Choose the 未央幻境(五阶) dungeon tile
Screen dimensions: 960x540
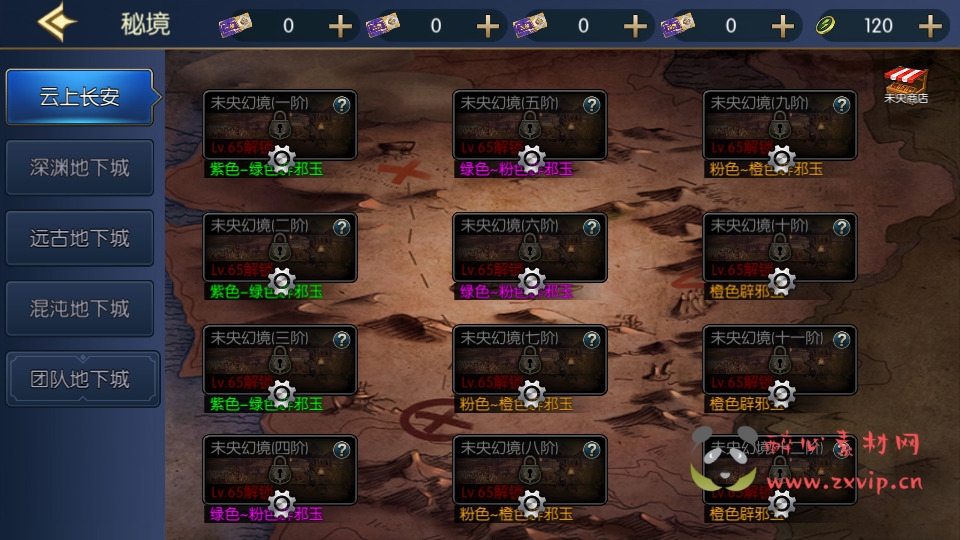point(530,125)
